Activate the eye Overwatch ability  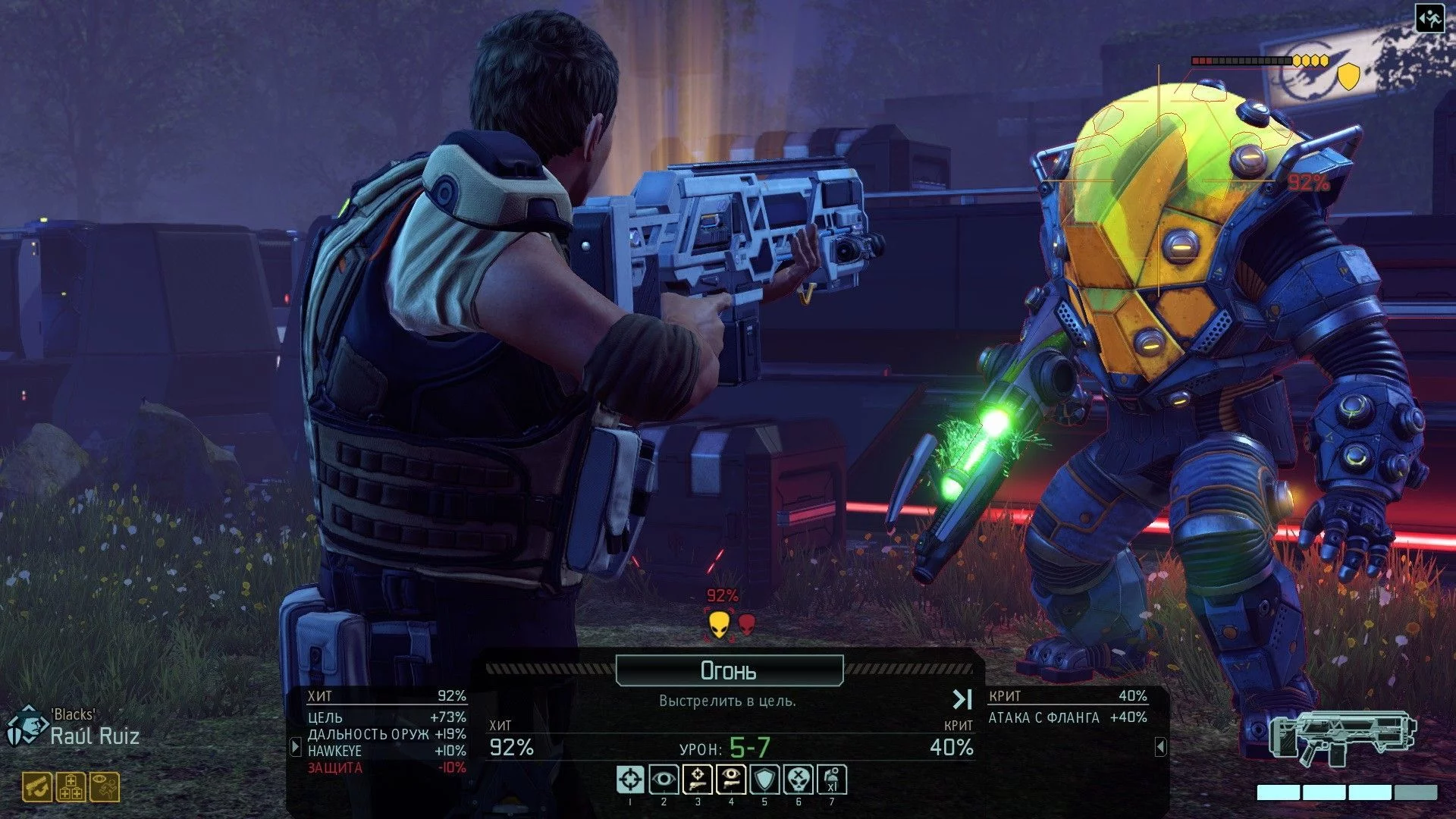664,780
